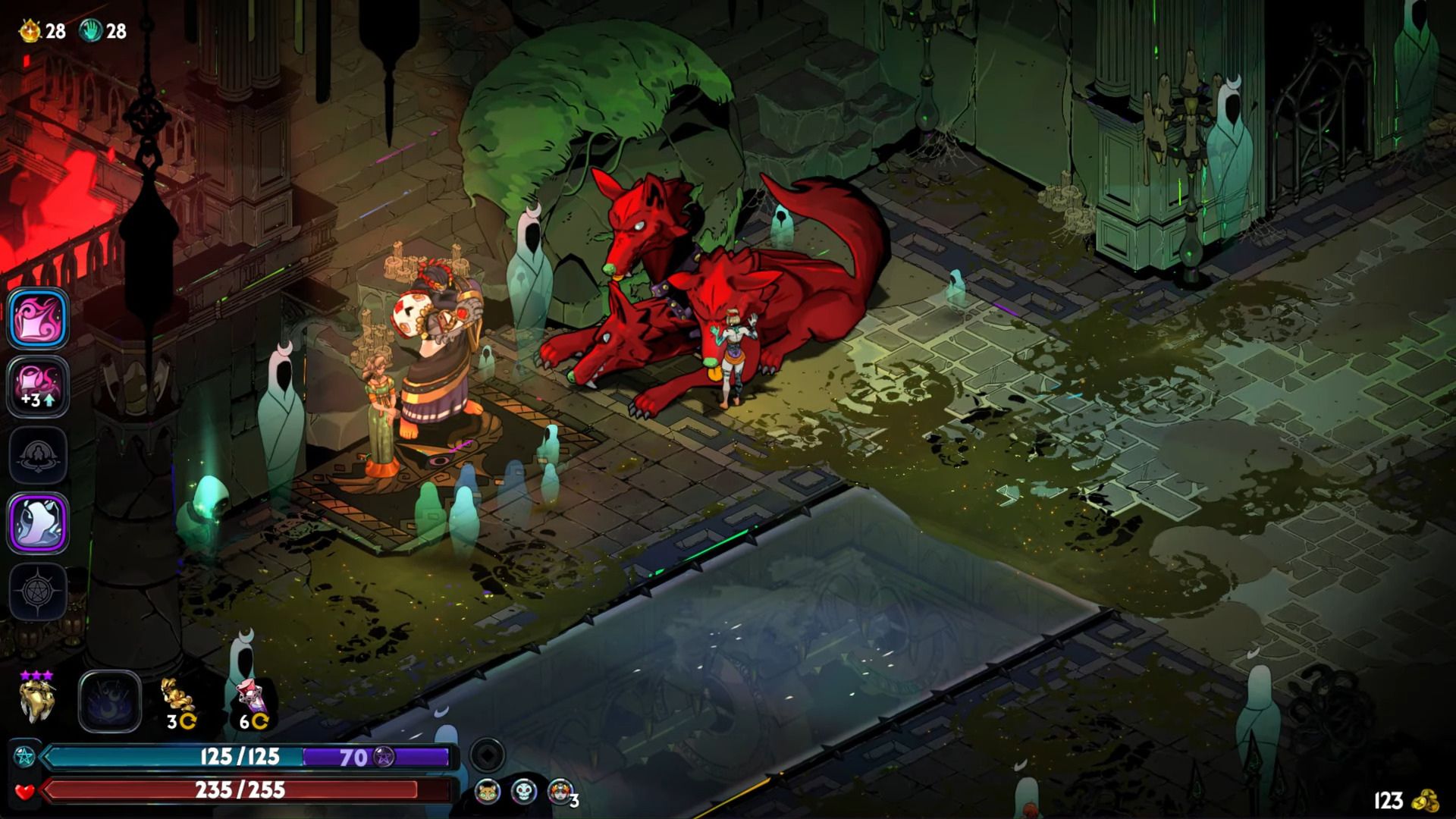Select the teal skull icon

tap(523, 792)
